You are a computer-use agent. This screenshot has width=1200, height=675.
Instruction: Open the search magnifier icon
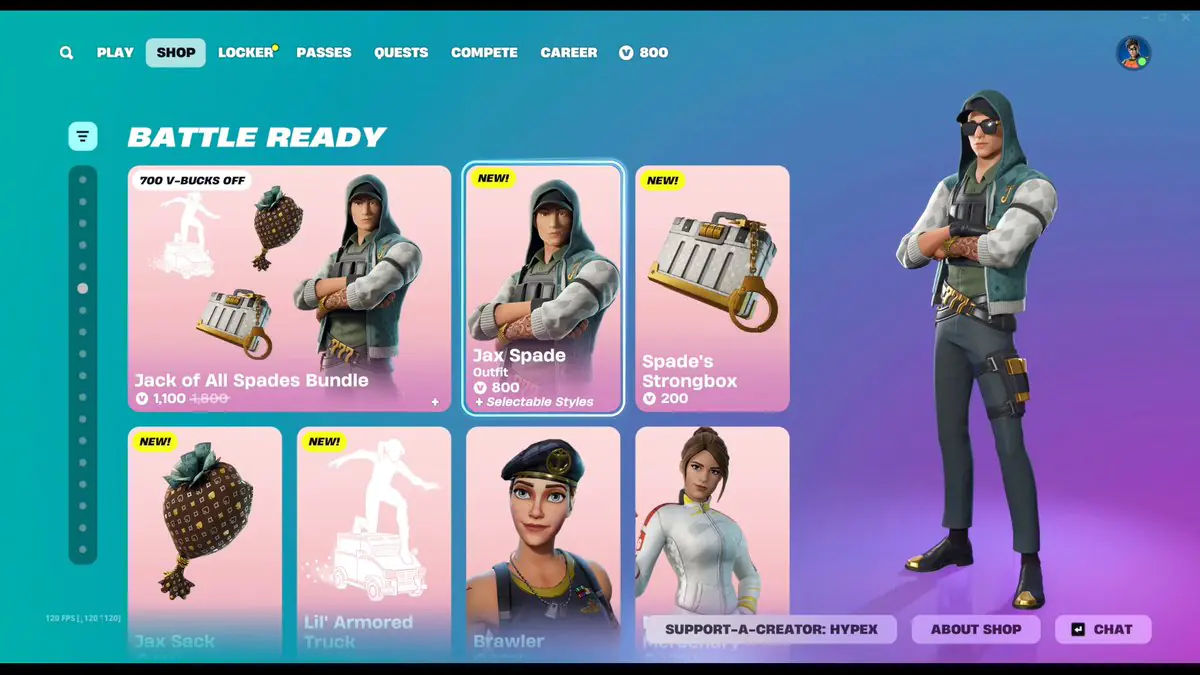[66, 53]
